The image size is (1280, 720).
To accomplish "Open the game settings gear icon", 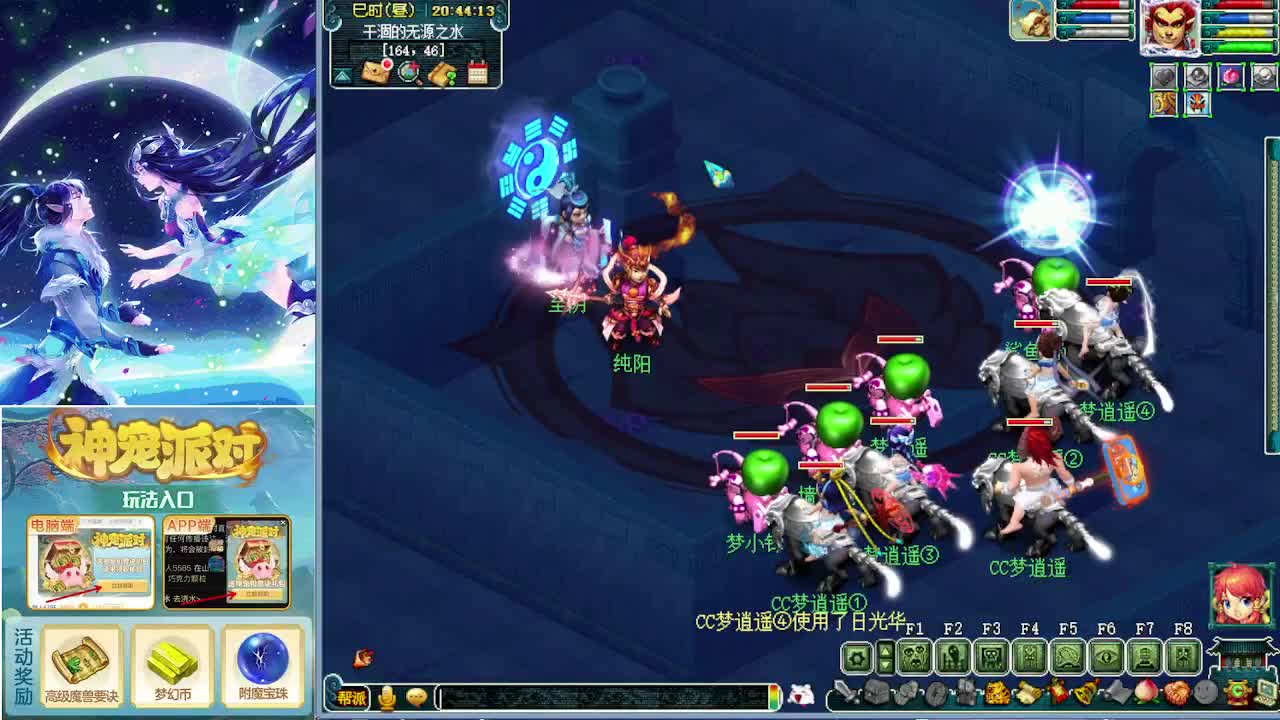I will coord(855,656).
